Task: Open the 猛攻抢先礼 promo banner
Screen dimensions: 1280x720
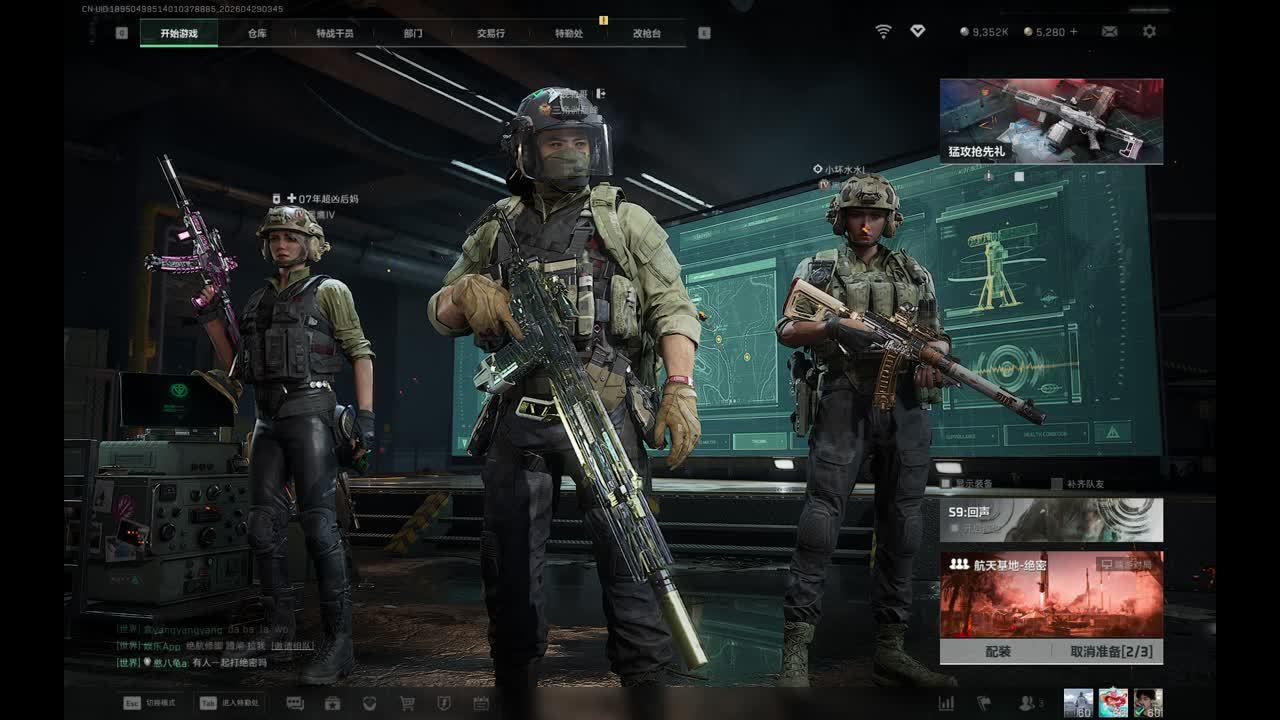Action: click(x=1051, y=121)
